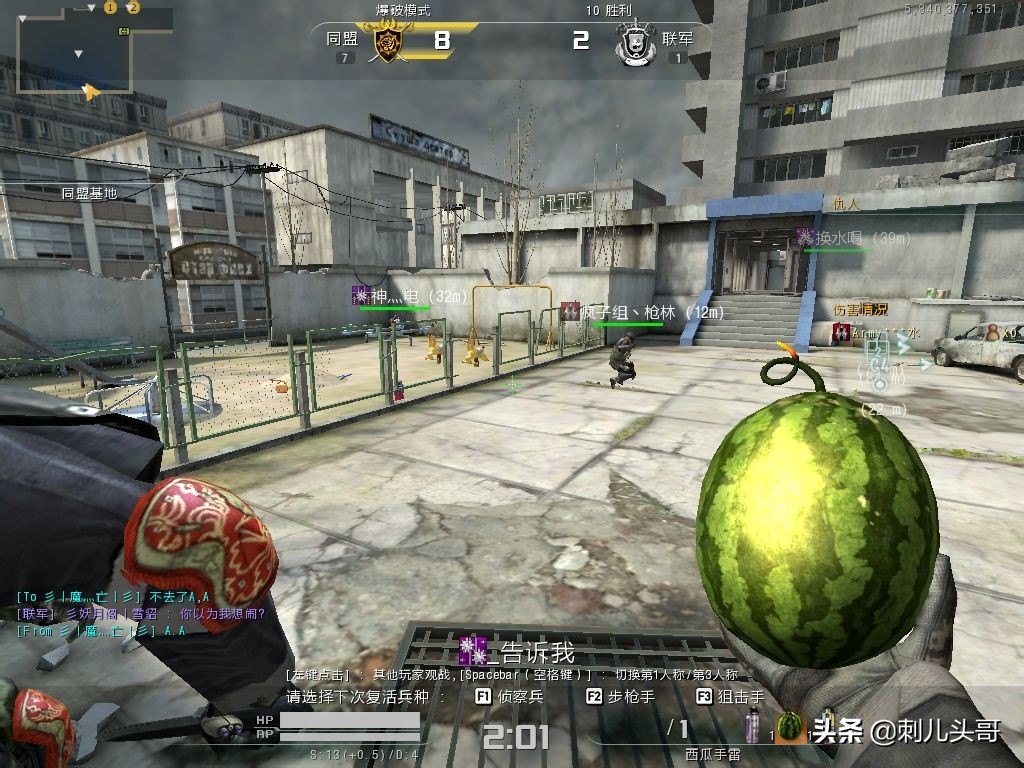Select the watermelon grenade weapon icon
The width and height of the screenshot is (1024, 768).
(x=790, y=726)
